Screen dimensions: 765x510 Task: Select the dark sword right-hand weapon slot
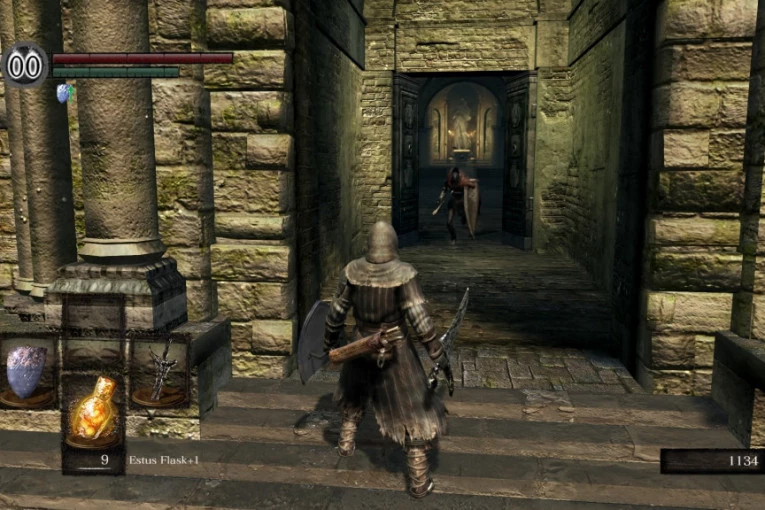[x=160, y=372]
